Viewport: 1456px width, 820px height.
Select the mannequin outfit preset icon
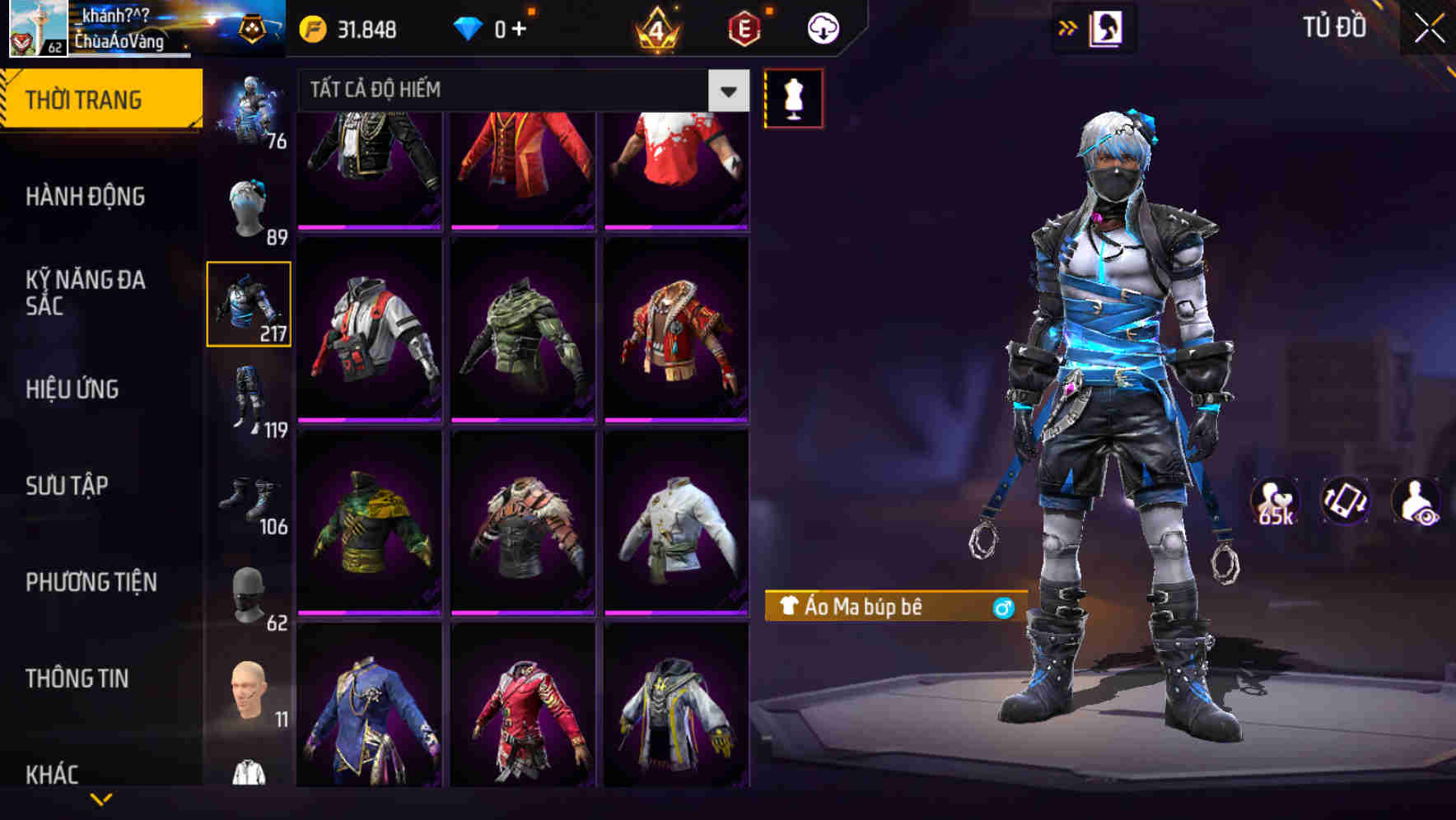click(x=795, y=97)
